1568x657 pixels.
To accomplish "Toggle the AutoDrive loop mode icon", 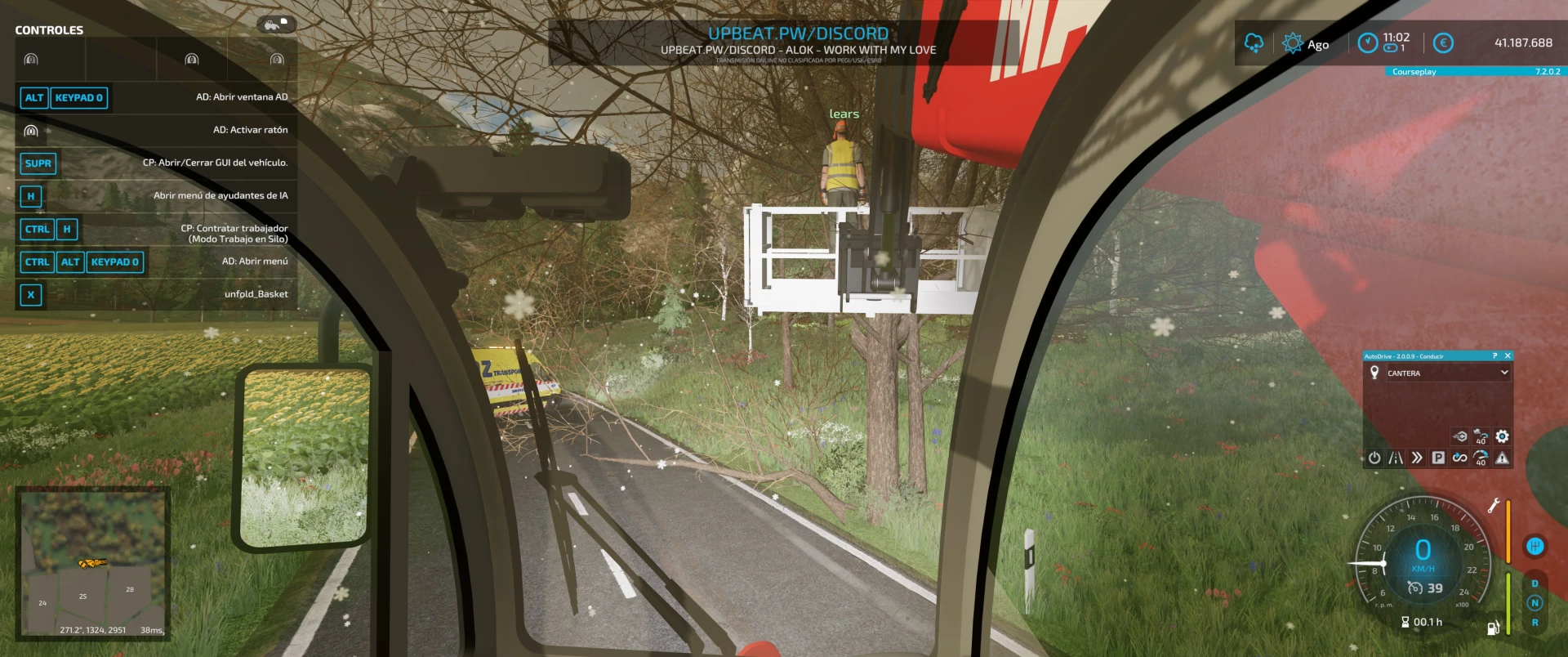I will click(x=1459, y=458).
